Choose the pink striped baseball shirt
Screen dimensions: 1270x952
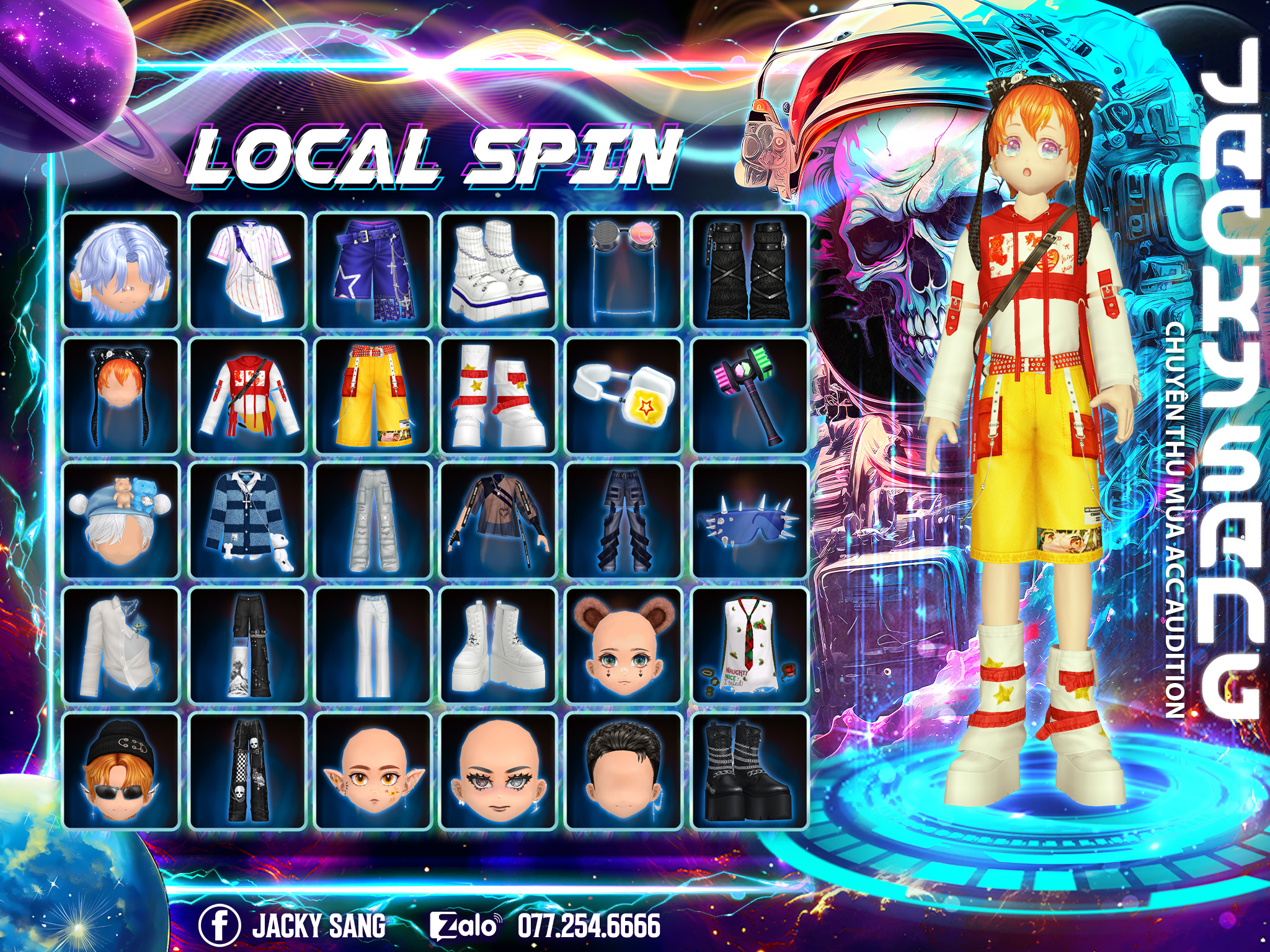(x=247, y=270)
